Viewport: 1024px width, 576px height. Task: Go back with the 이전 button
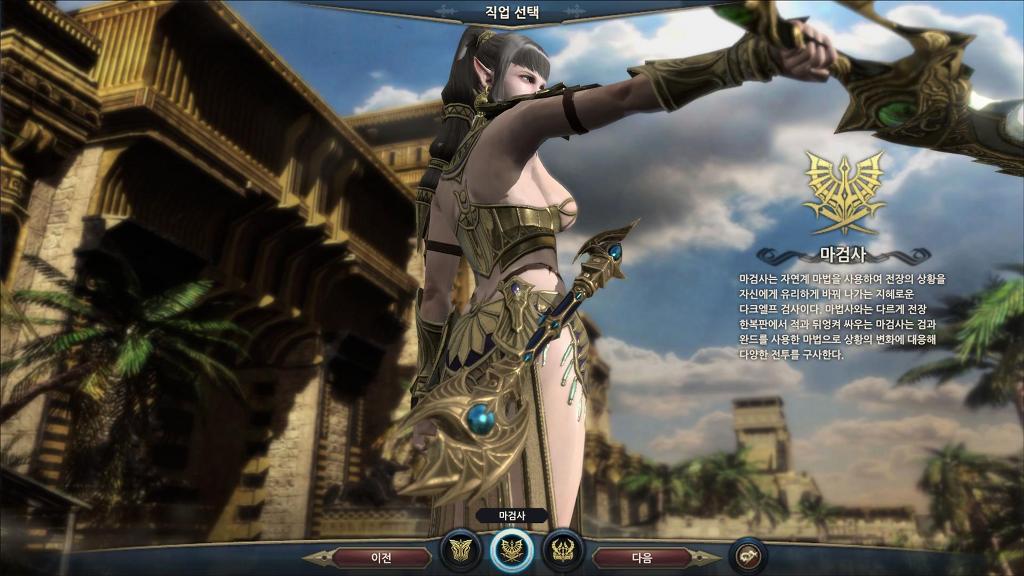pos(381,557)
